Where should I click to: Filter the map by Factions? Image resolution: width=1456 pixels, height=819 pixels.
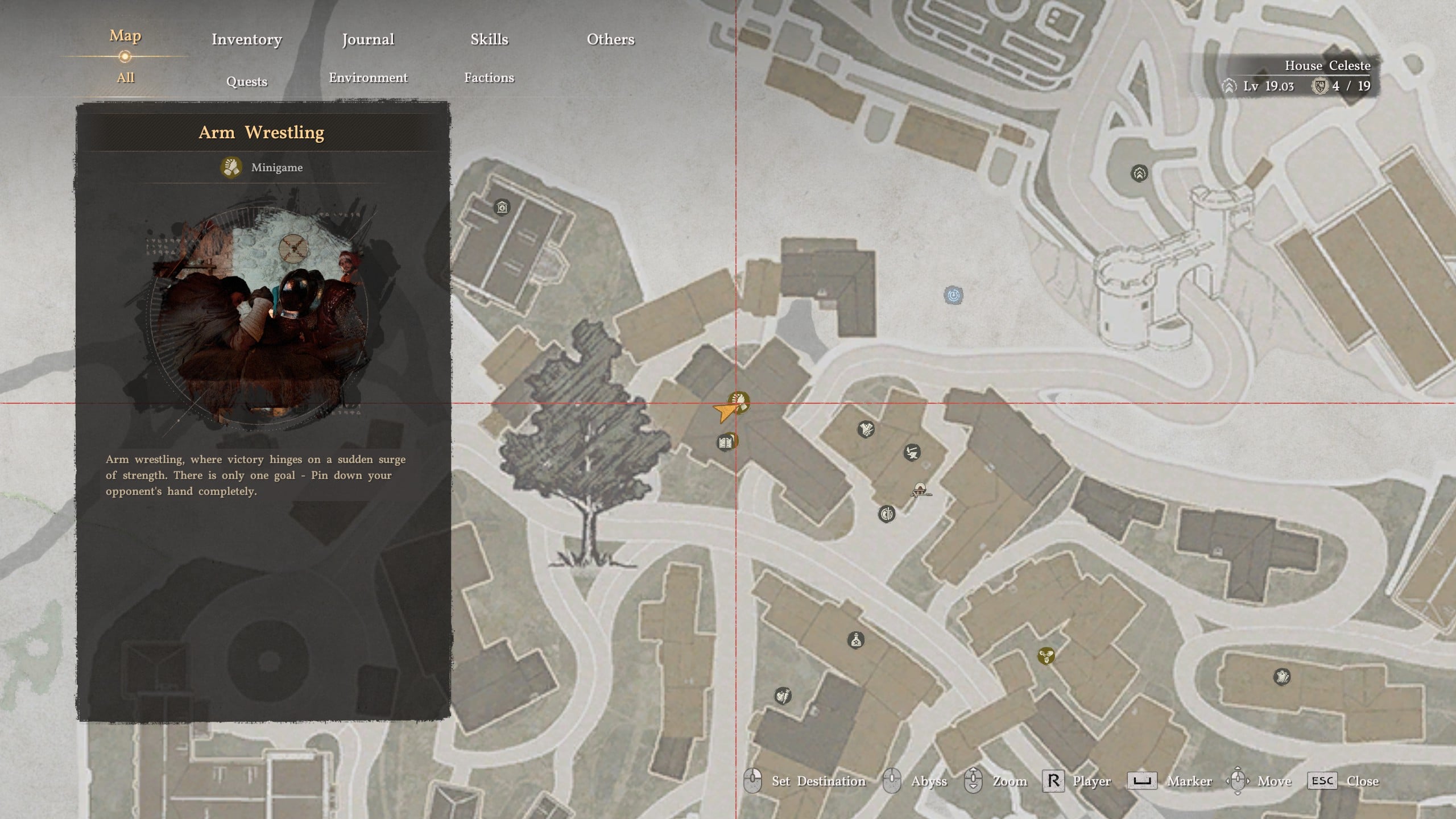click(489, 78)
